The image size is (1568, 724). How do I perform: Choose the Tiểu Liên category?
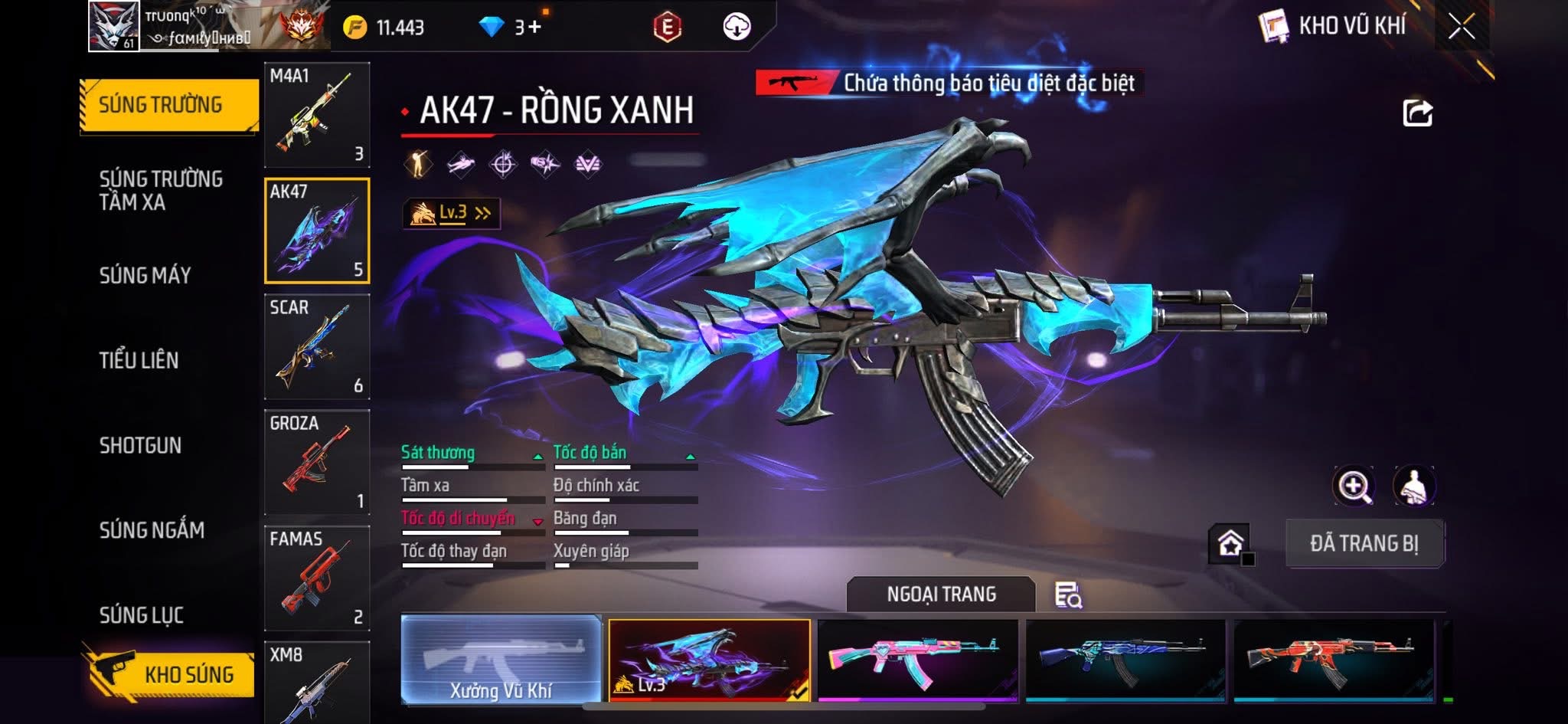[139, 360]
